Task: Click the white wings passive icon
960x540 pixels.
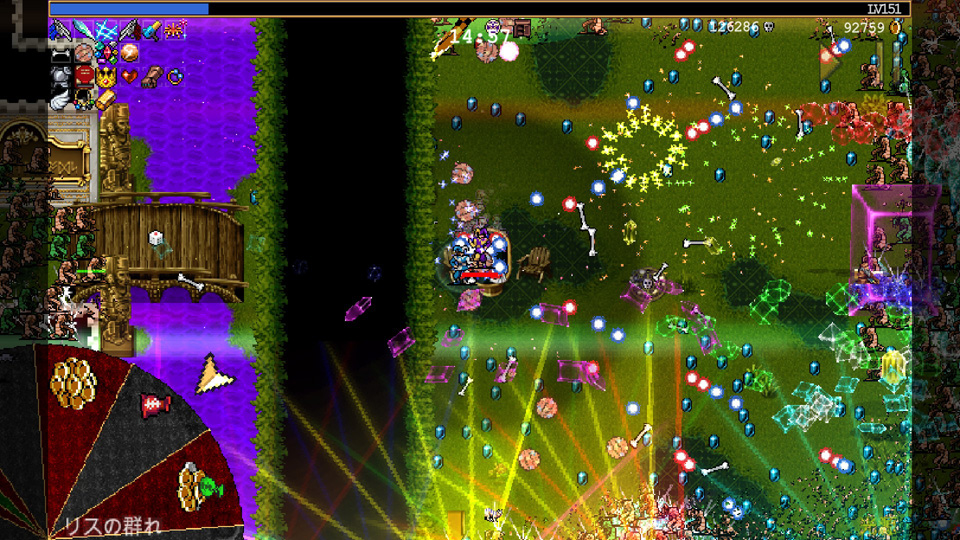Action: click(60, 98)
